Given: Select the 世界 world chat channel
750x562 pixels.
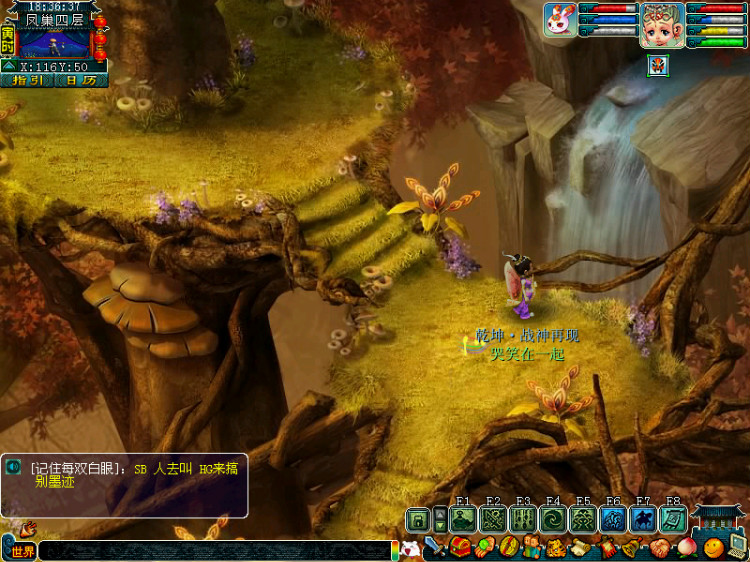Looking at the screenshot, I should coord(21,551).
